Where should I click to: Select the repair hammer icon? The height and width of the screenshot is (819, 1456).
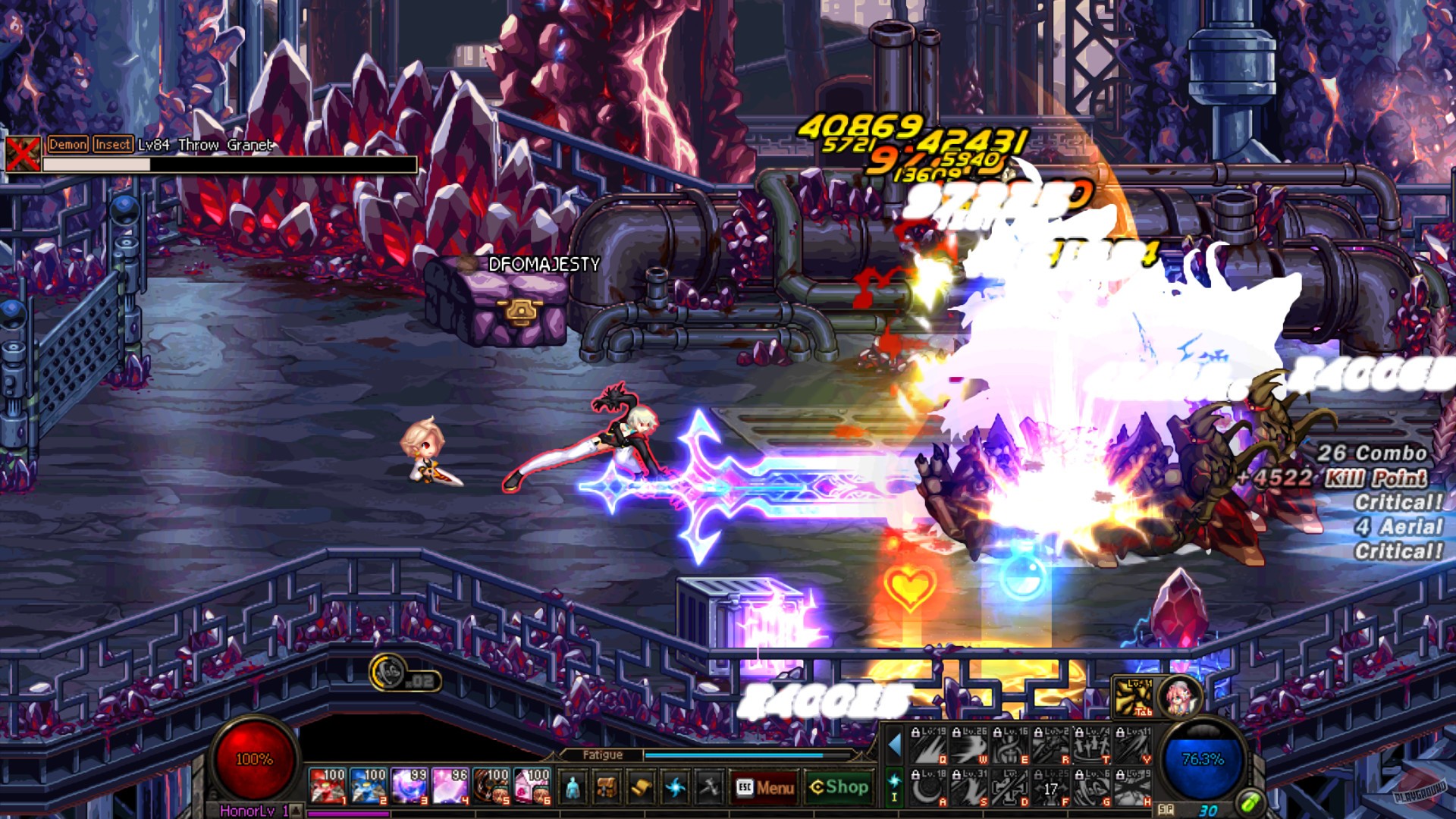point(708,787)
